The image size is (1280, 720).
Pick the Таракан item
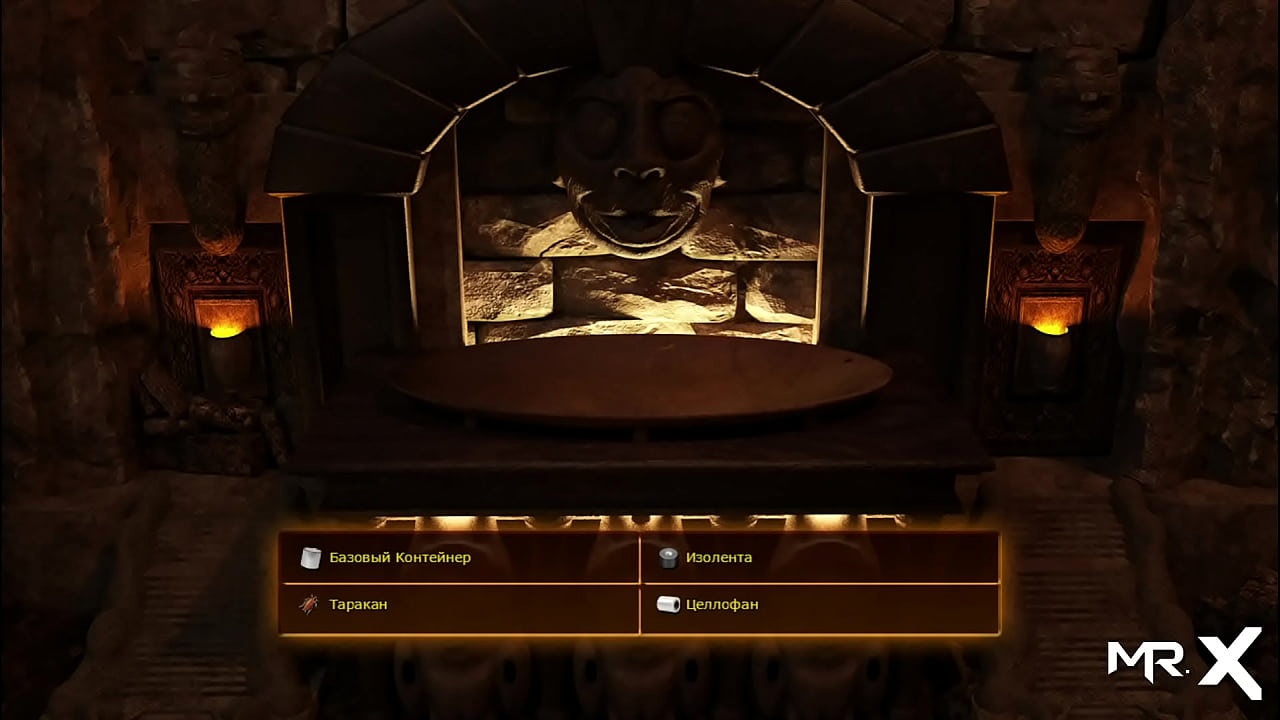point(357,604)
